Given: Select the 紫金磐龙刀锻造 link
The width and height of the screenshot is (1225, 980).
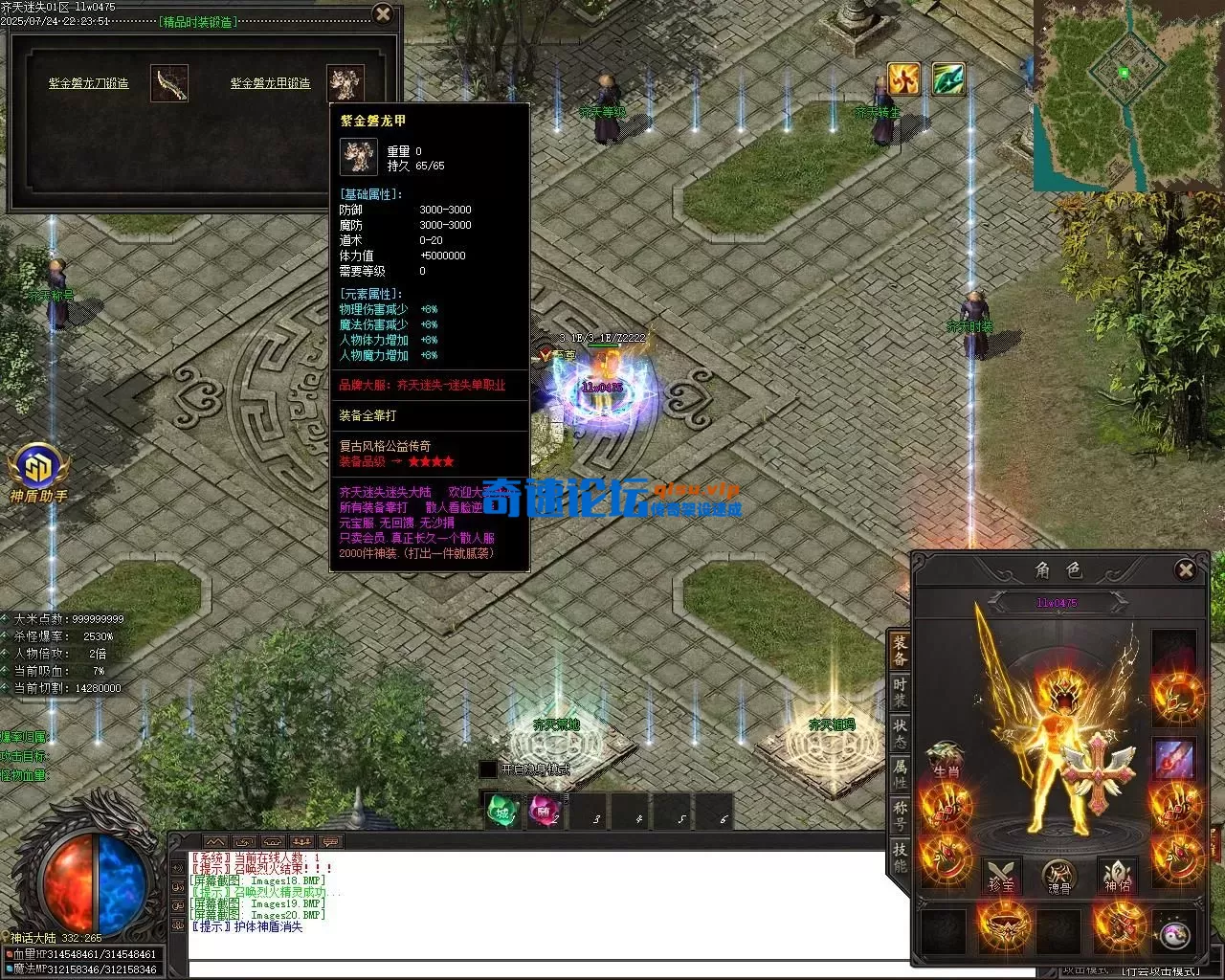Looking at the screenshot, I should (89, 83).
